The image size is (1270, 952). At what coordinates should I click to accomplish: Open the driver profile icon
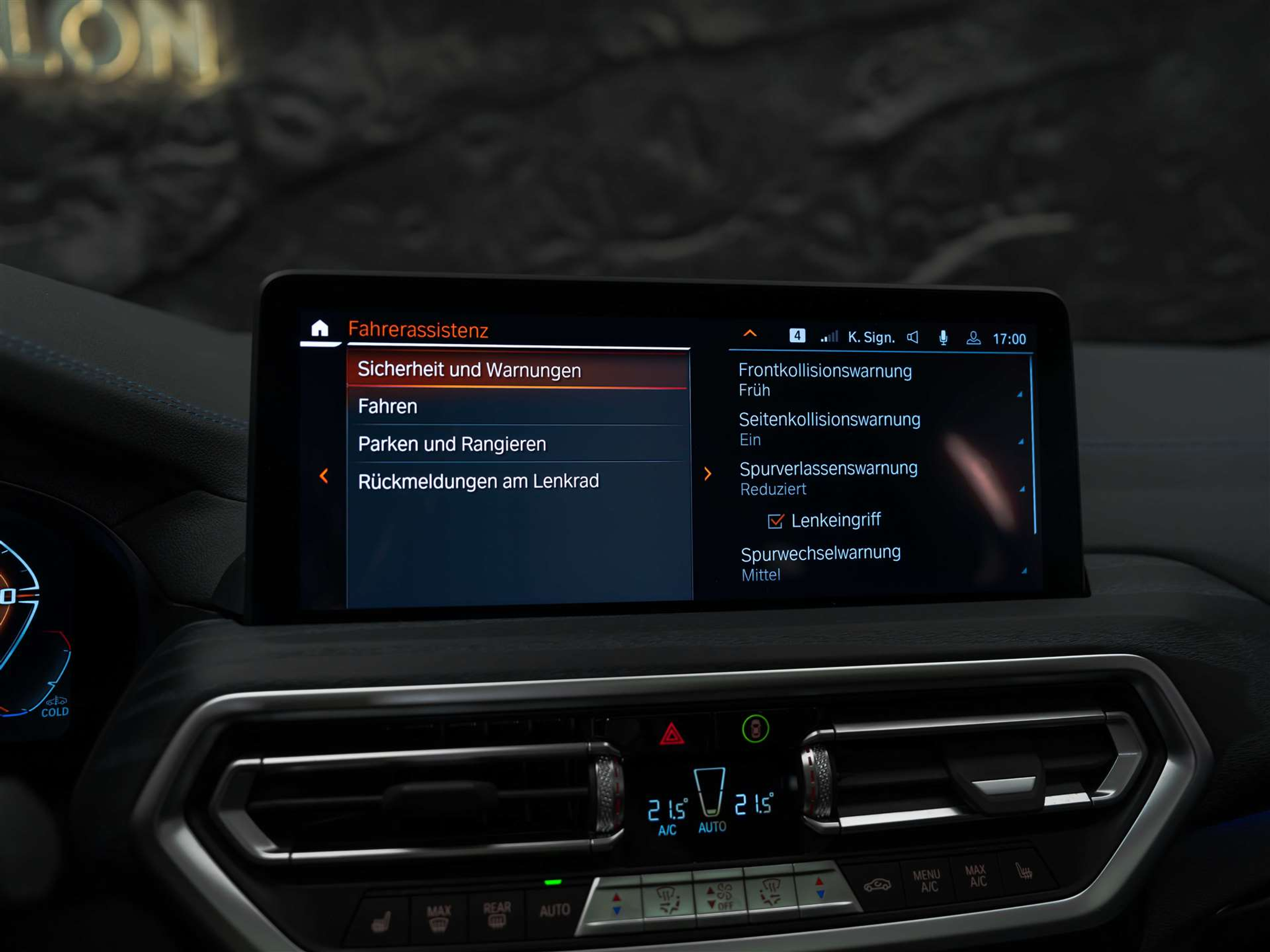[x=974, y=338]
